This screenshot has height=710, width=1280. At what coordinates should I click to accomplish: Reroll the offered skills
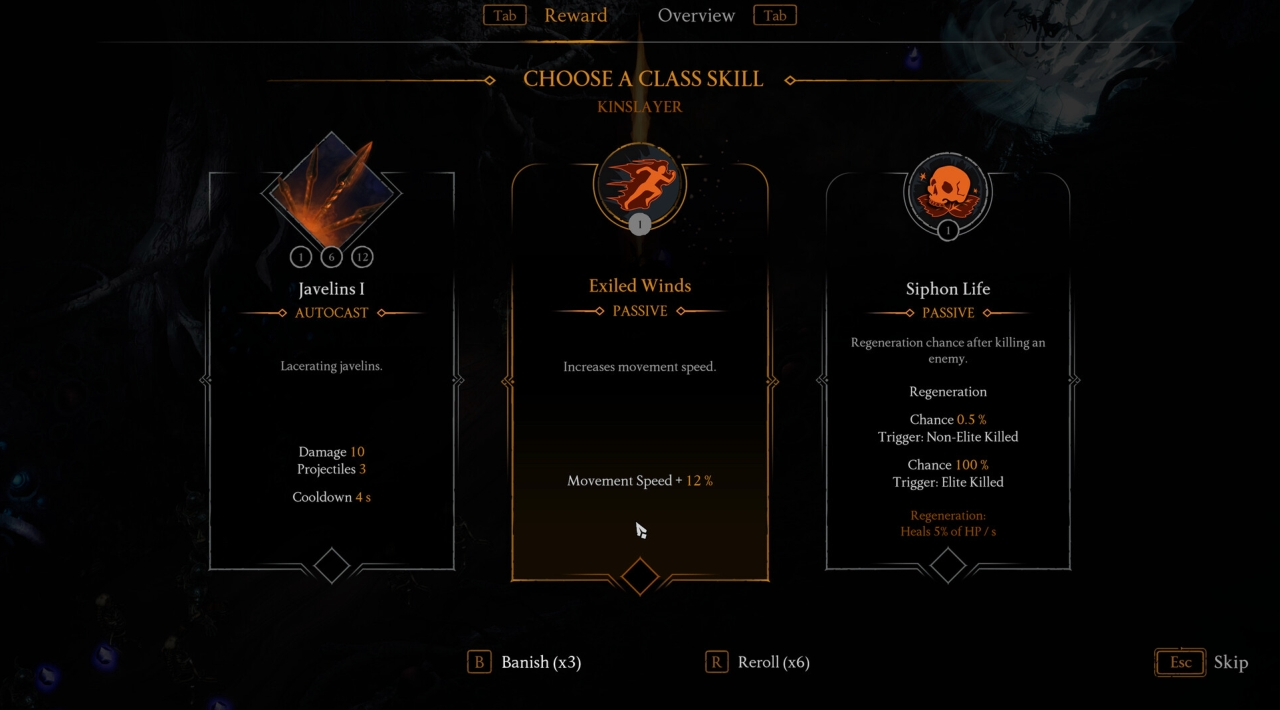click(x=758, y=662)
